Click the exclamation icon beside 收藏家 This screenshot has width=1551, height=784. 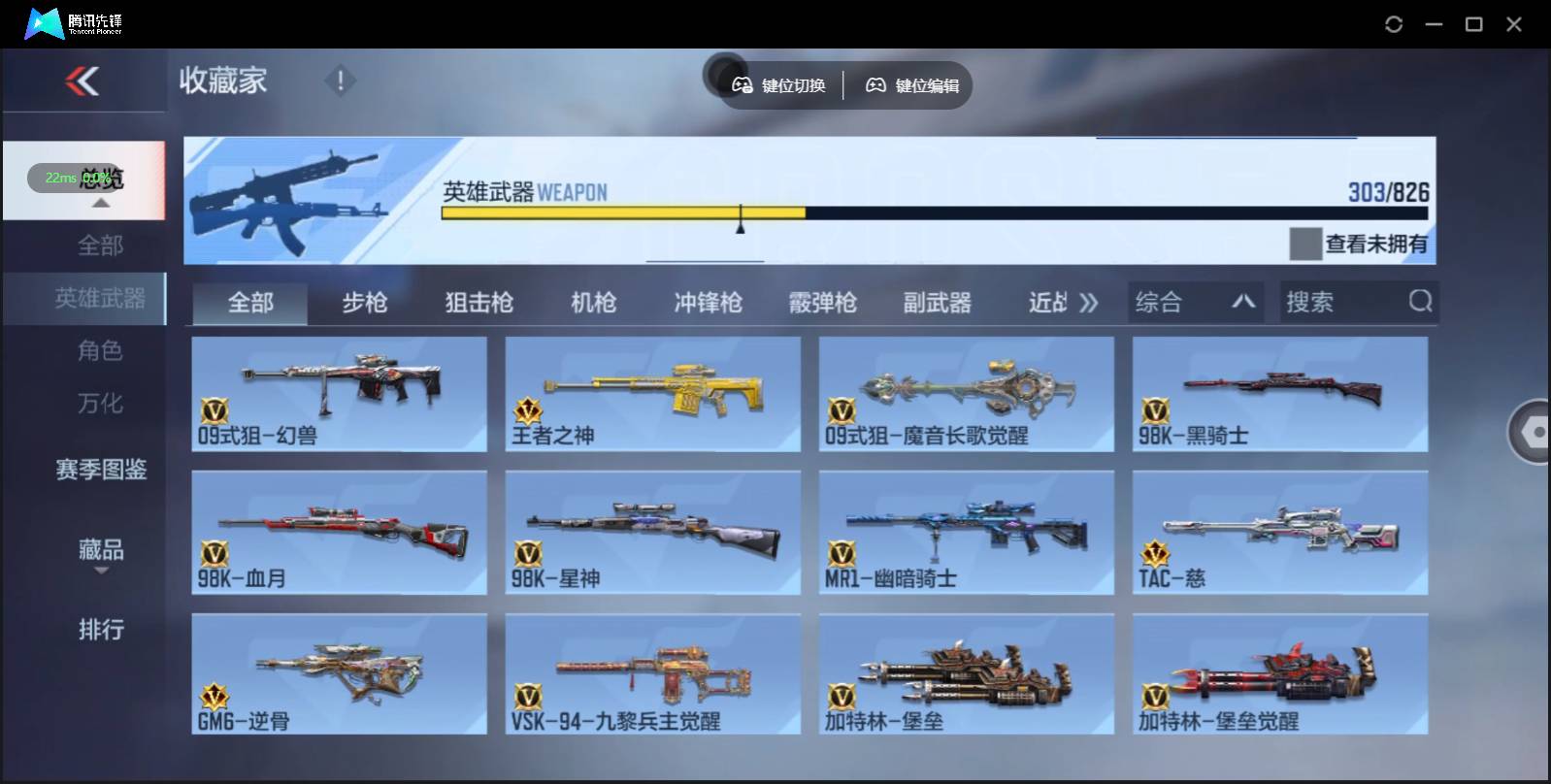tap(340, 82)
